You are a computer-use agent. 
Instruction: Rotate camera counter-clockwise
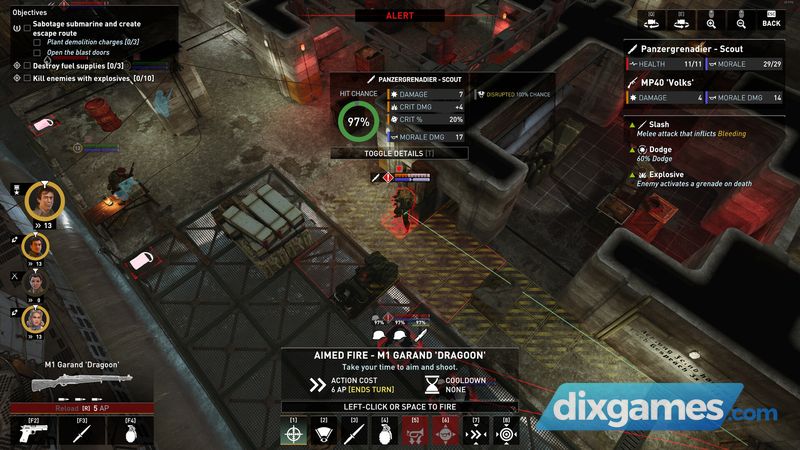pos(651,20)
